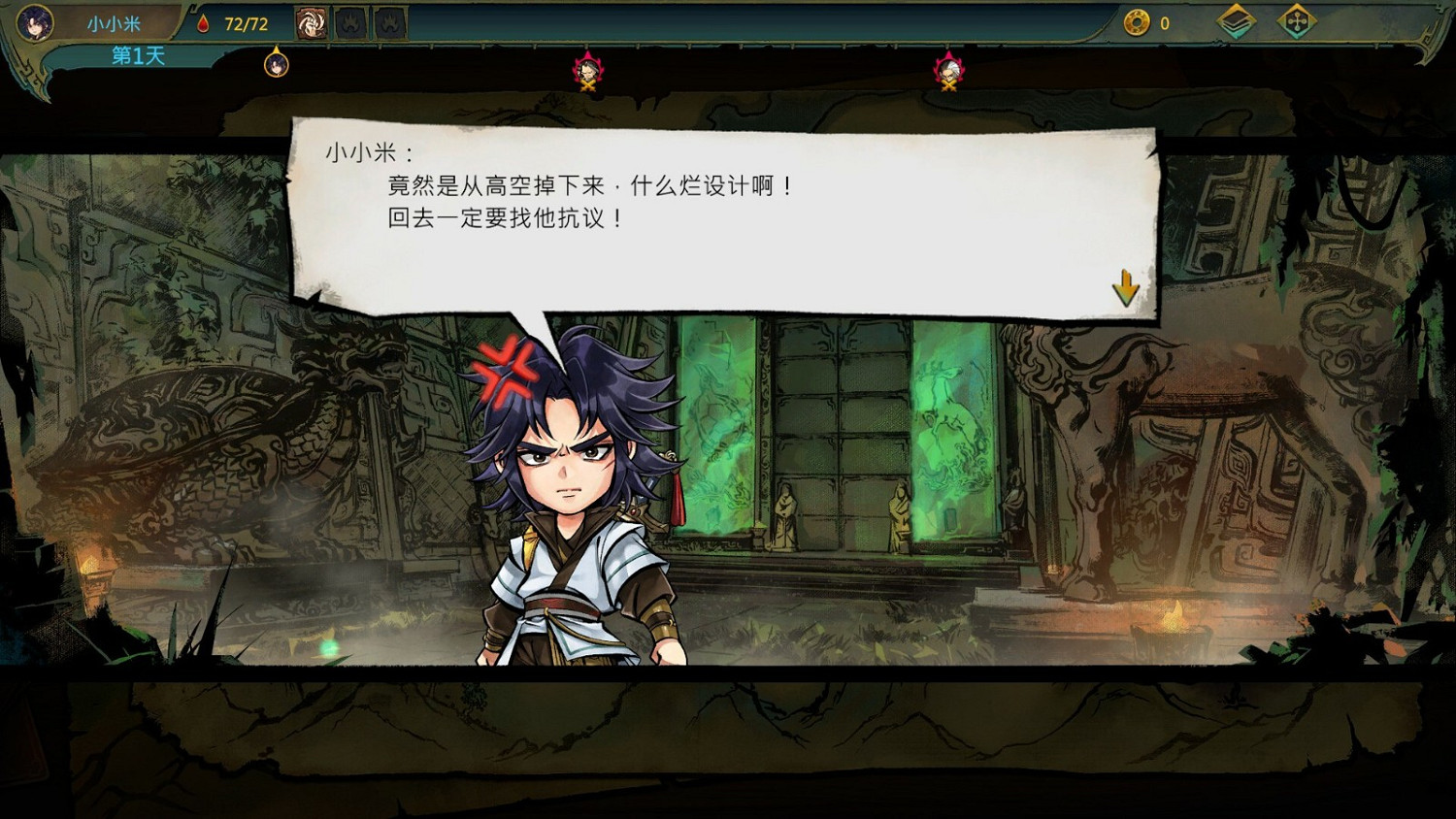Open the first equipped skill slot icon
This screenshot has width=1456, height=819.
point(313,21)
